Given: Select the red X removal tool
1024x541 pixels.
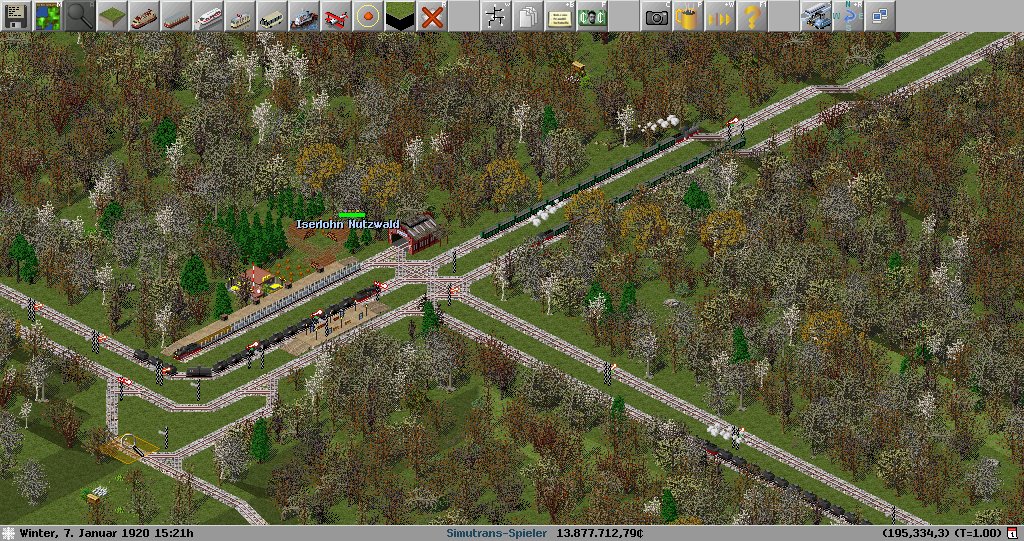Looking at the screenshot, I should click(432, 16).
